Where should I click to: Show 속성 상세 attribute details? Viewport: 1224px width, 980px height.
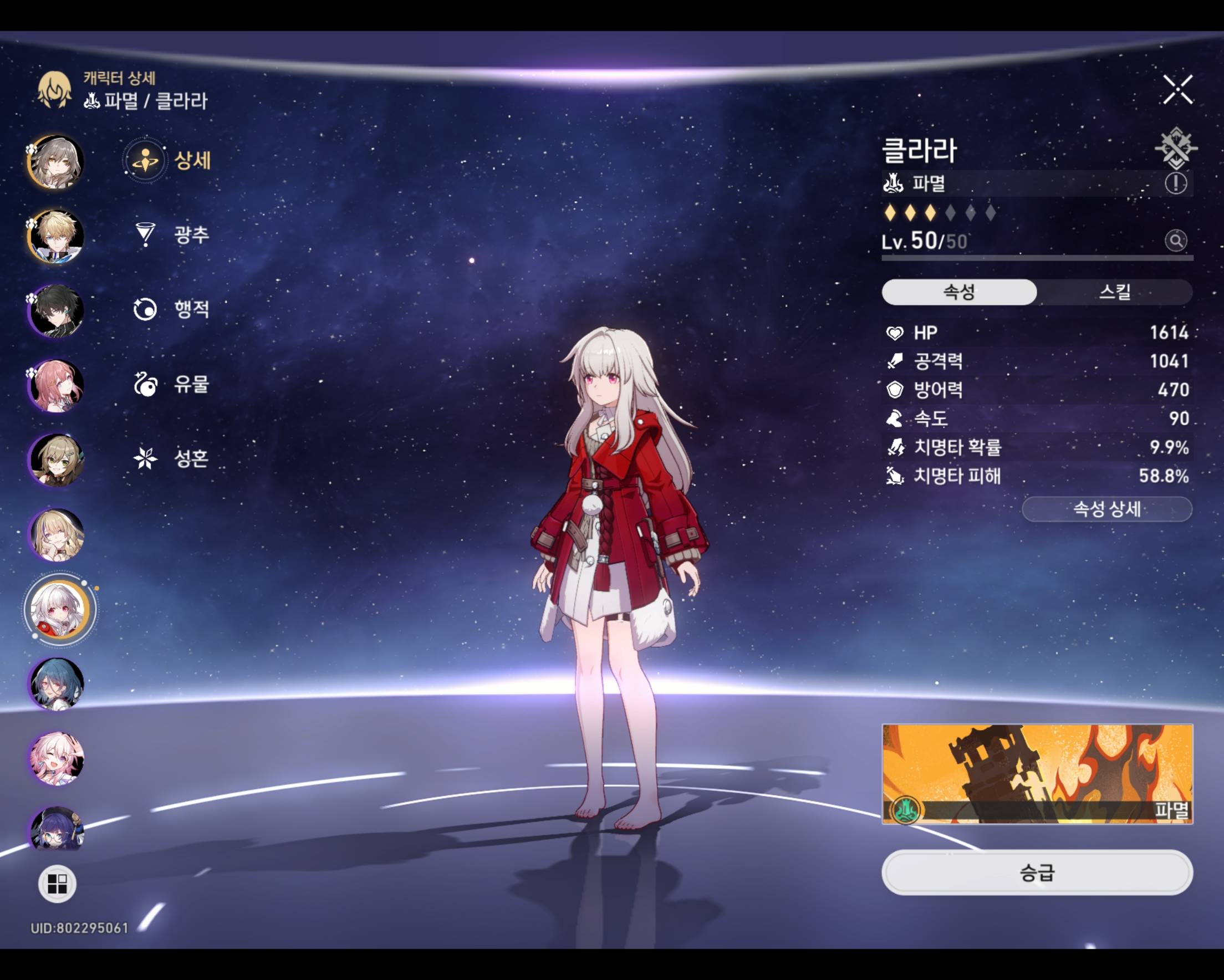click(1106, 509)
